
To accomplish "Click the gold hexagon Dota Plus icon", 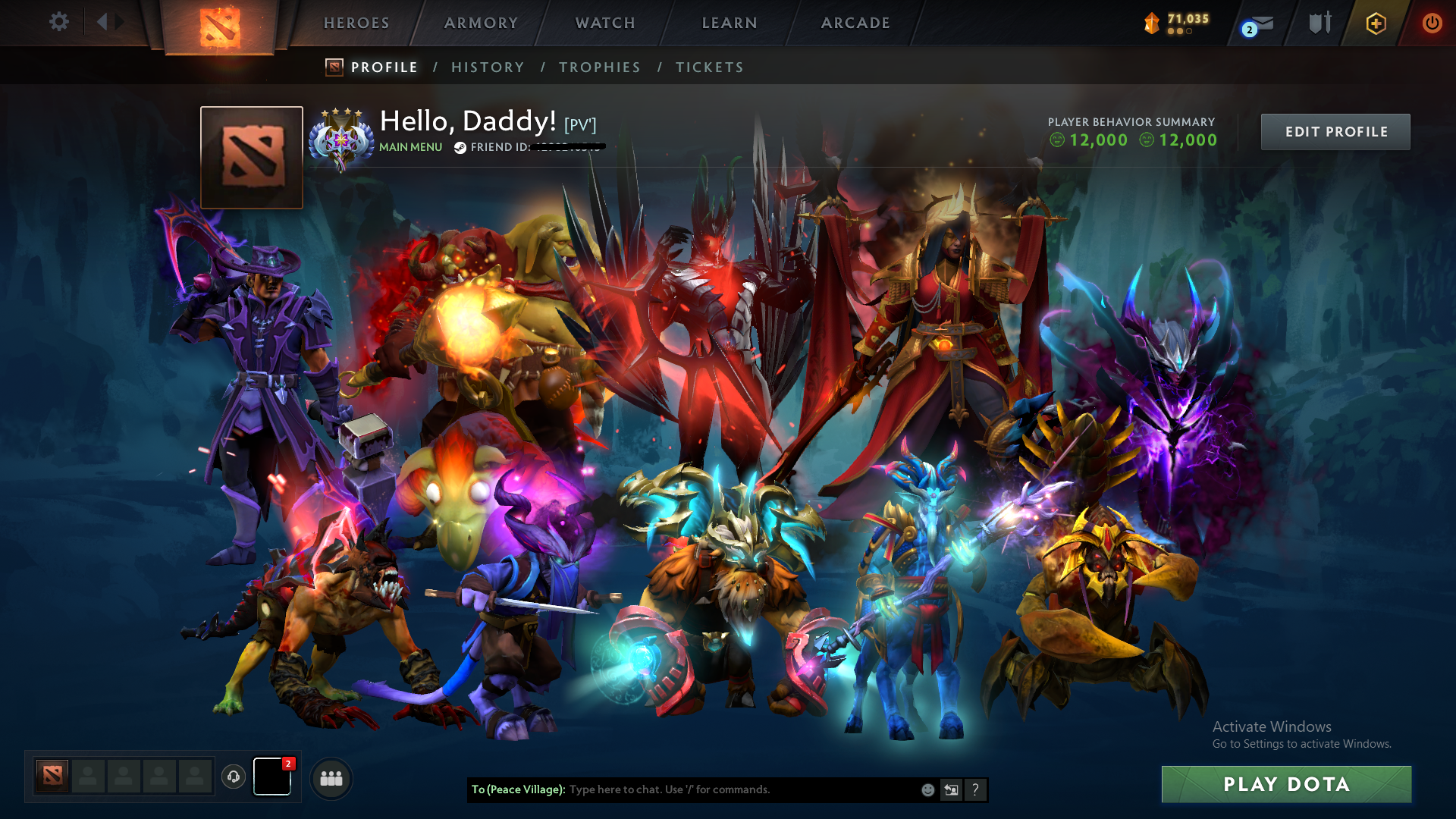I will click(1375, 23).
